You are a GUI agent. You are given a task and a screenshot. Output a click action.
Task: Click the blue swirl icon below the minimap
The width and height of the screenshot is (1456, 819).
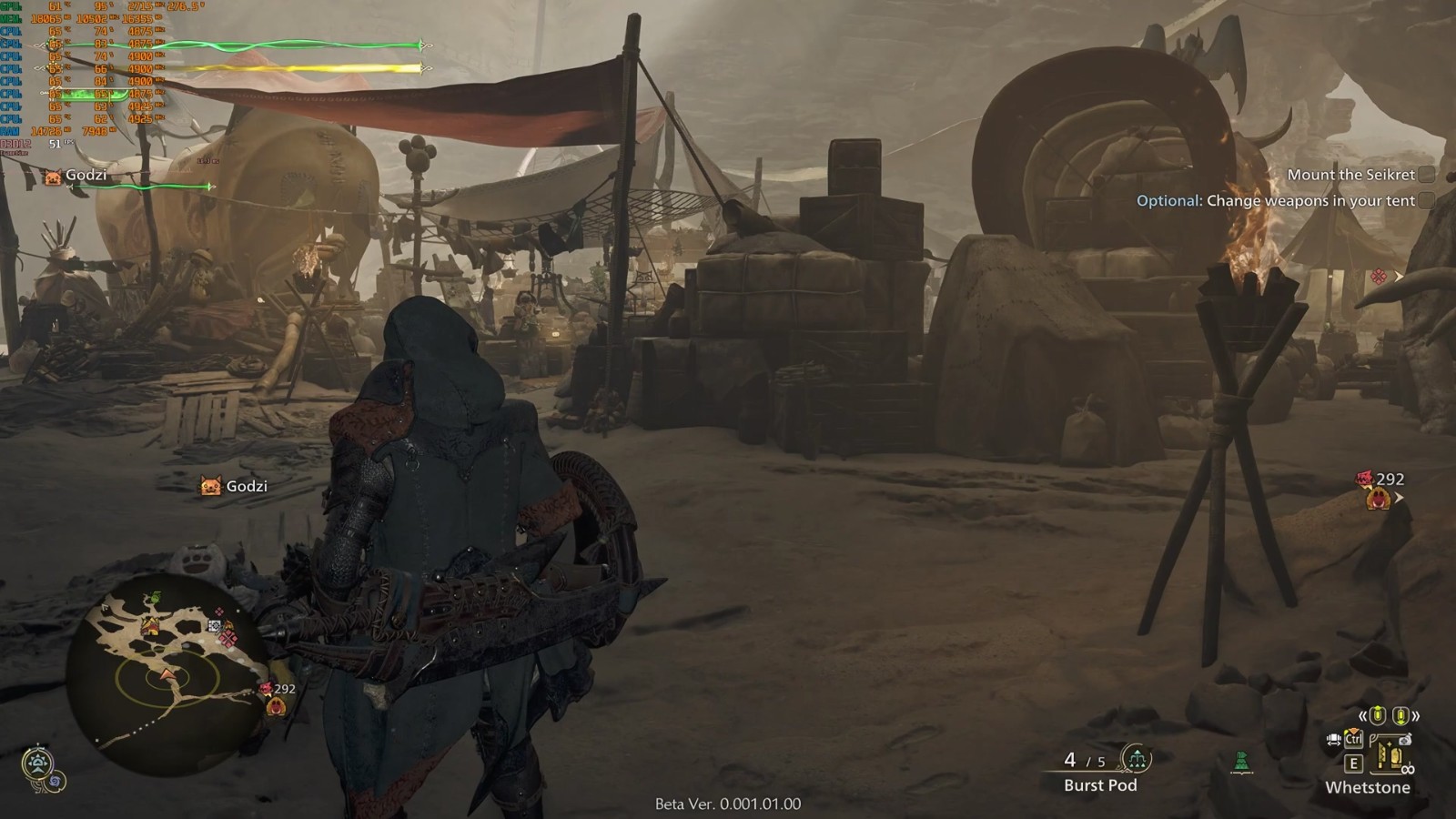click(x=56, y=781)
